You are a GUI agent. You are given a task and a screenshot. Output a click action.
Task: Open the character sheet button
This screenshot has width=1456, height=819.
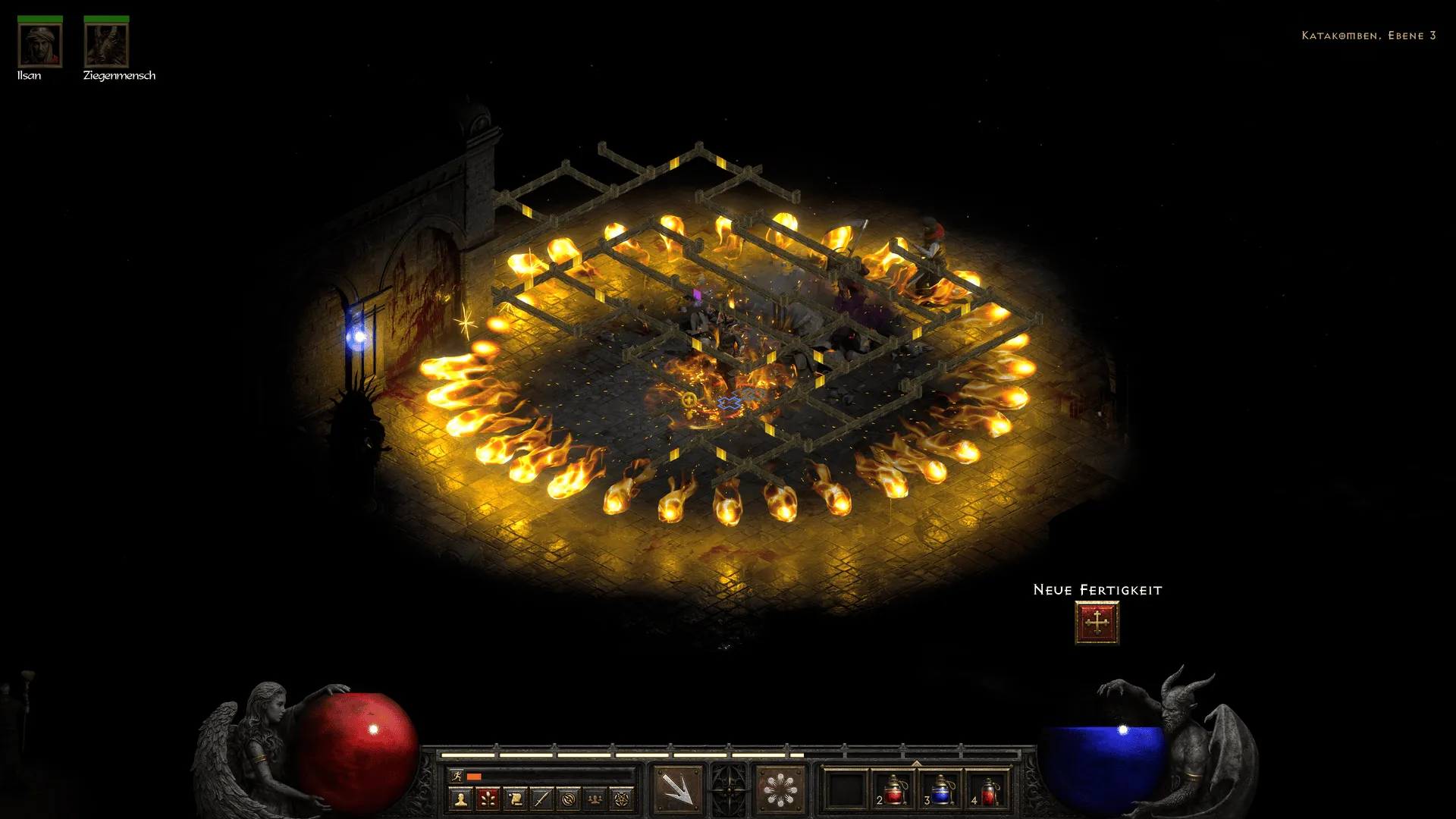[x=460, y=799]
